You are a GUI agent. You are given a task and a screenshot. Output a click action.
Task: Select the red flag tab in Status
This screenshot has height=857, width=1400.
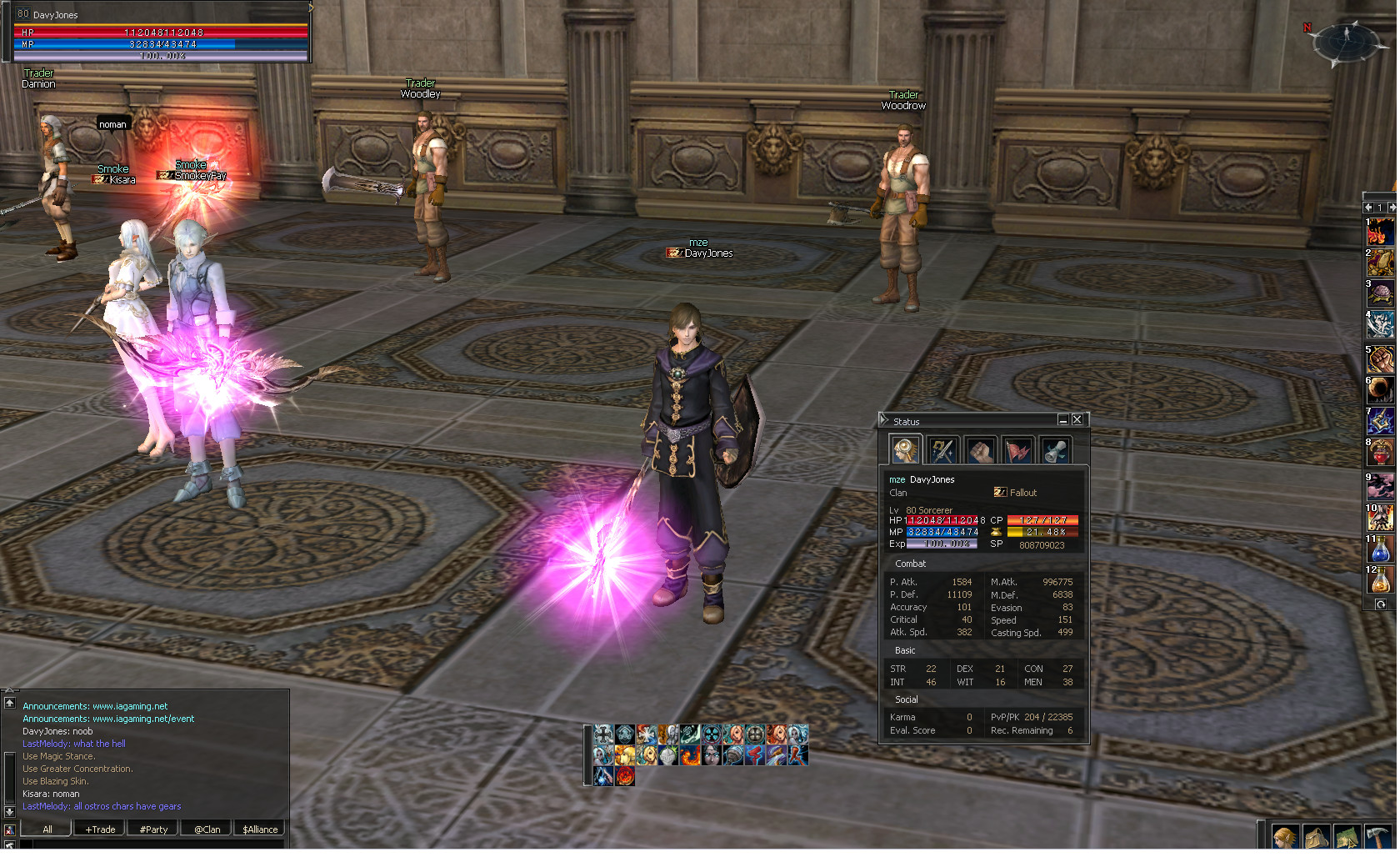point(1017,450)
